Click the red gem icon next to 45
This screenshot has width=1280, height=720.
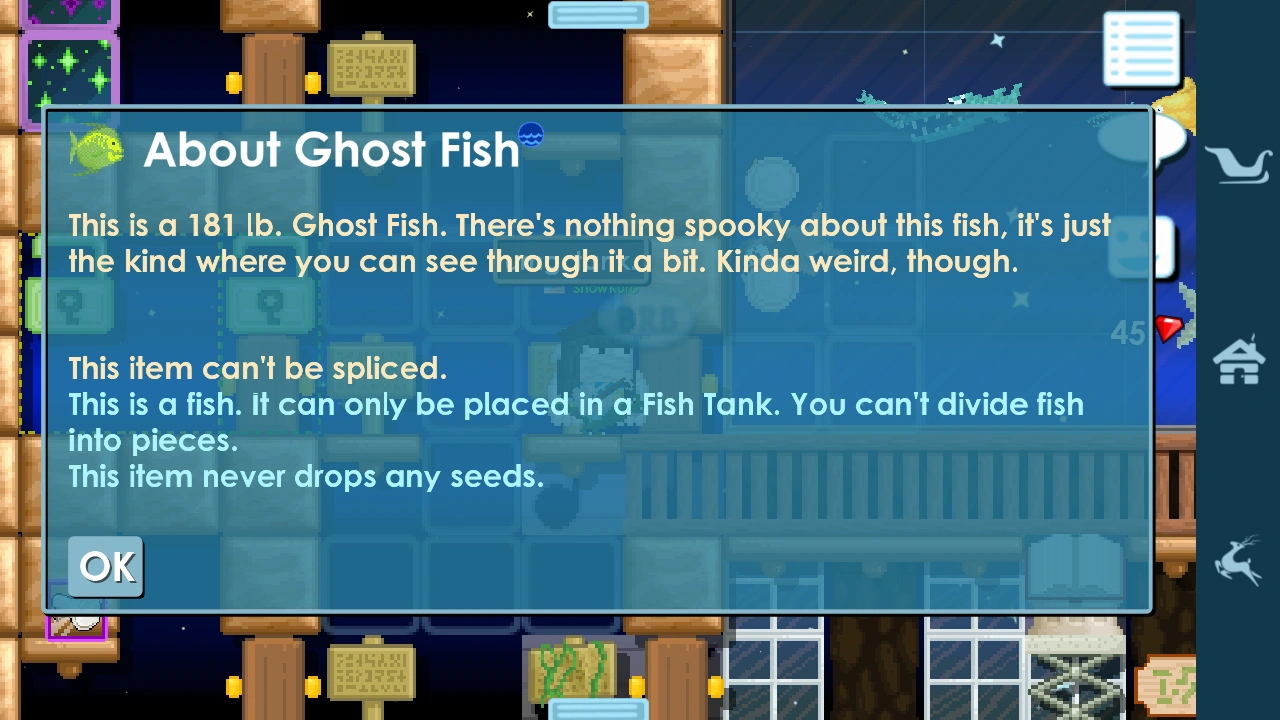click(1168, 329)
